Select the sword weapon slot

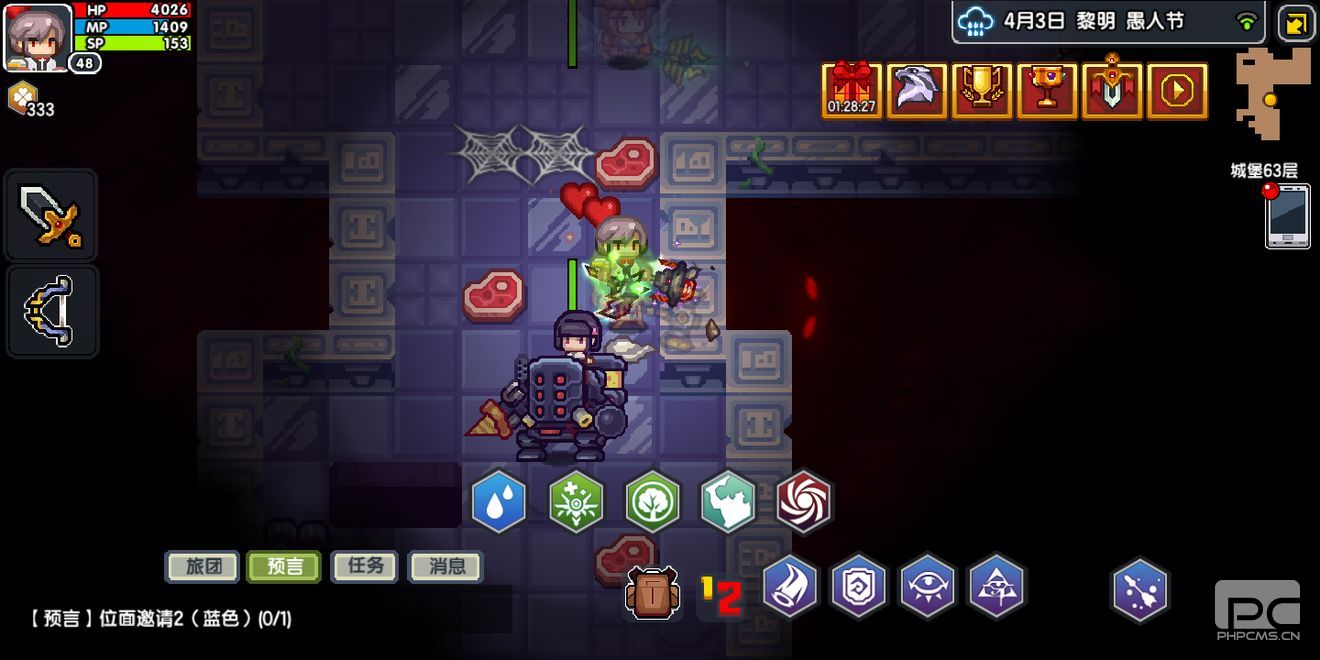(52, 215)
